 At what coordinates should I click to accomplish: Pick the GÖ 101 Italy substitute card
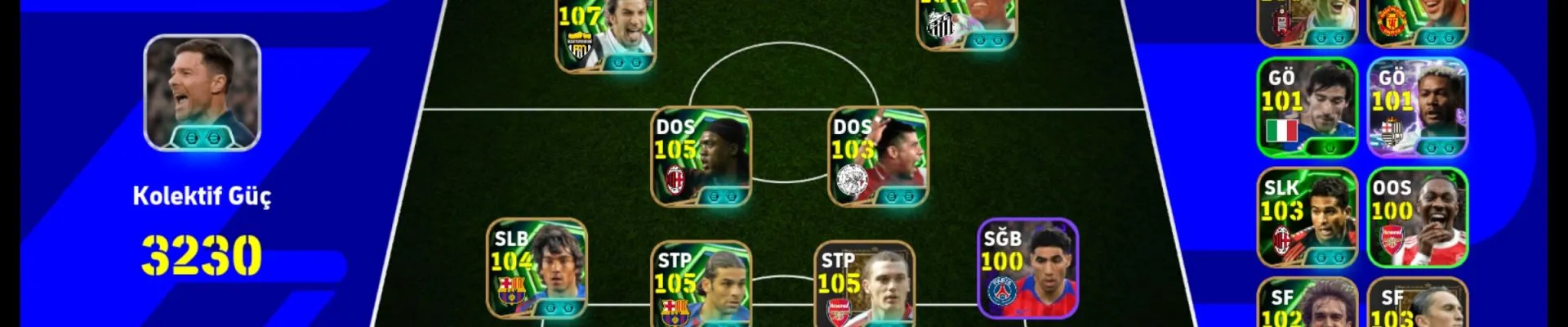[x=1307, y=107]
